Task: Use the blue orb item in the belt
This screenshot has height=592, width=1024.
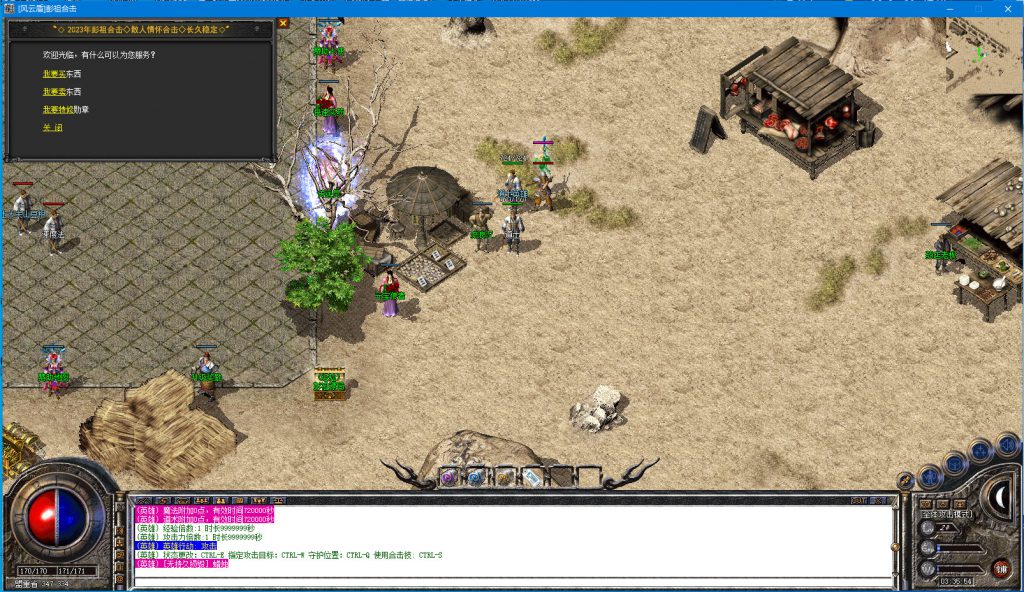Action: coord(476,477)
